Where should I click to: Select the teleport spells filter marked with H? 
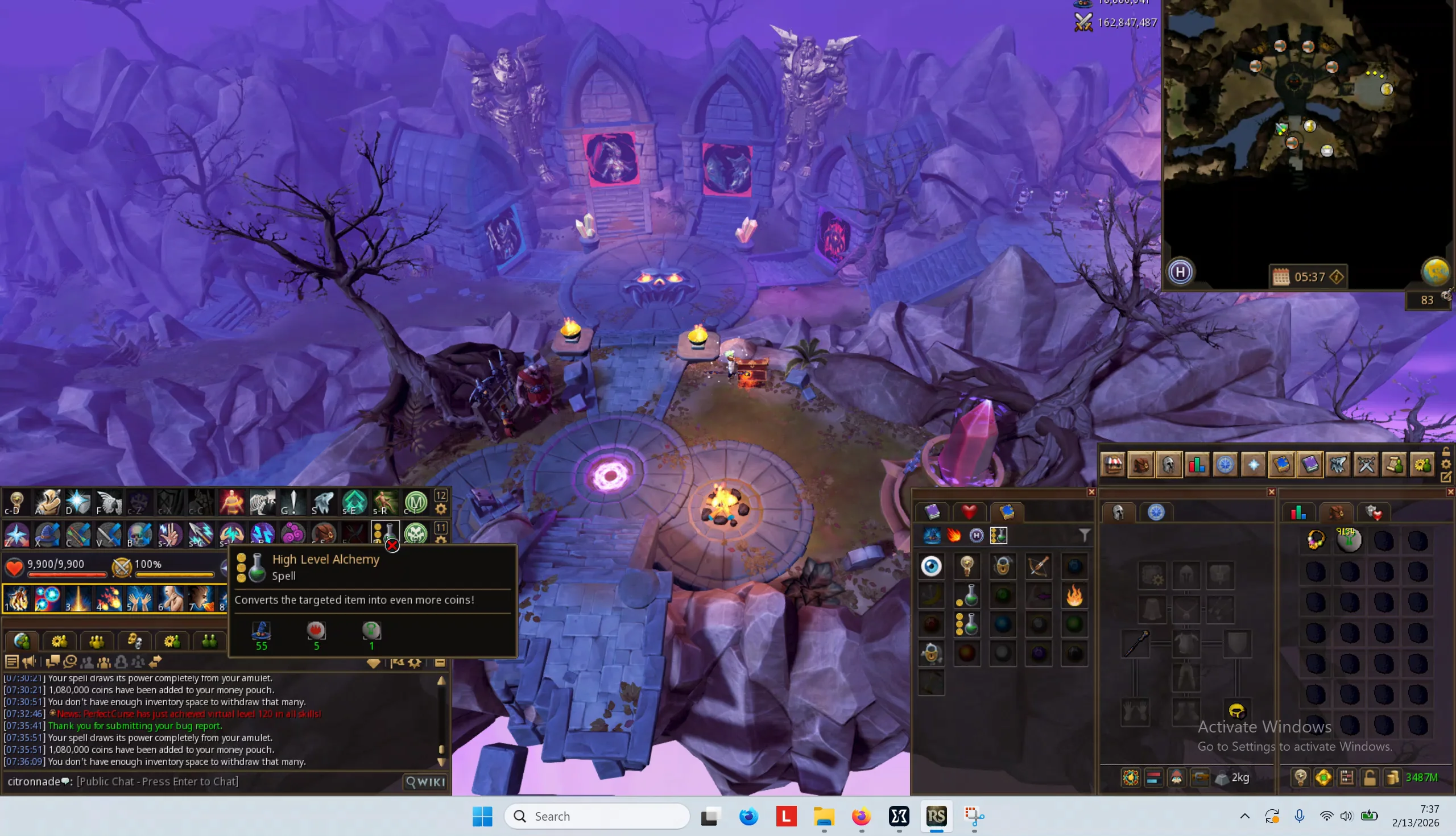(x=978, y=535)
